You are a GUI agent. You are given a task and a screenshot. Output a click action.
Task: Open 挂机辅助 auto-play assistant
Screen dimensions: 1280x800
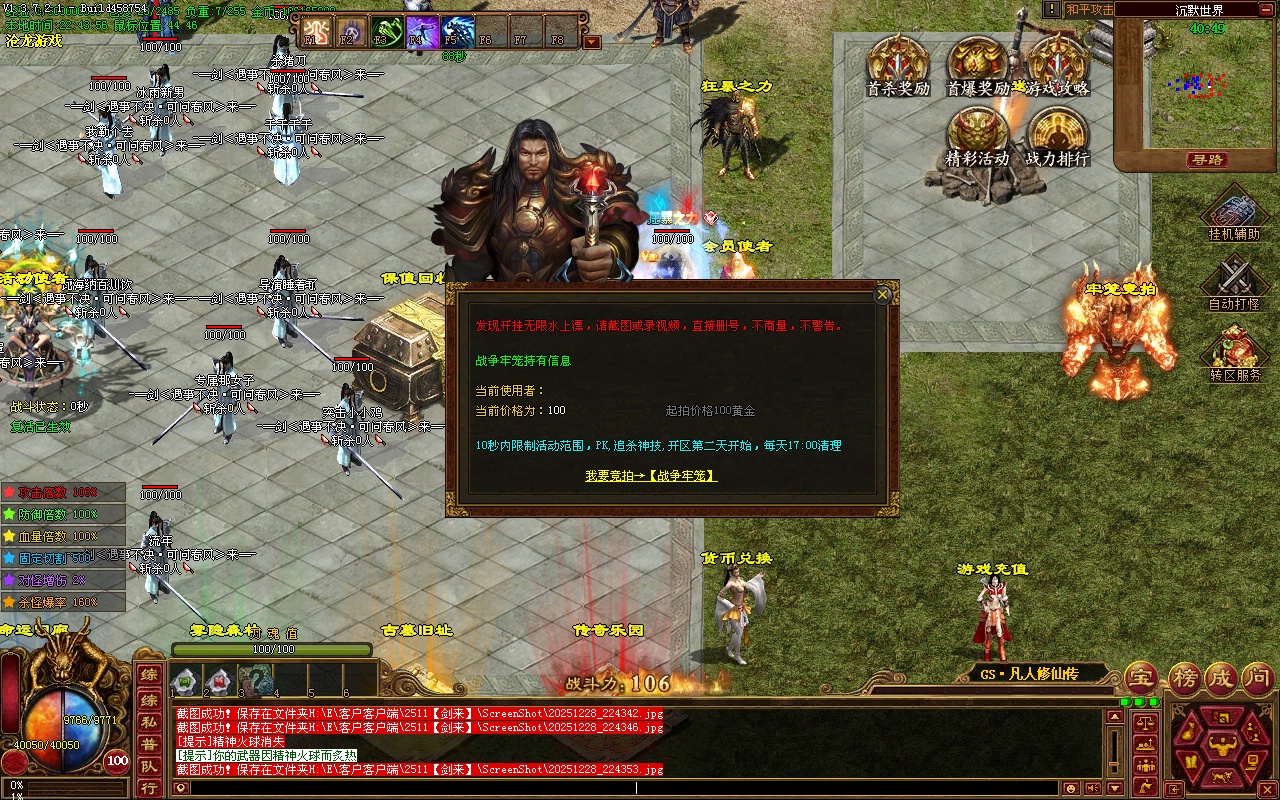coord(1234,214)
